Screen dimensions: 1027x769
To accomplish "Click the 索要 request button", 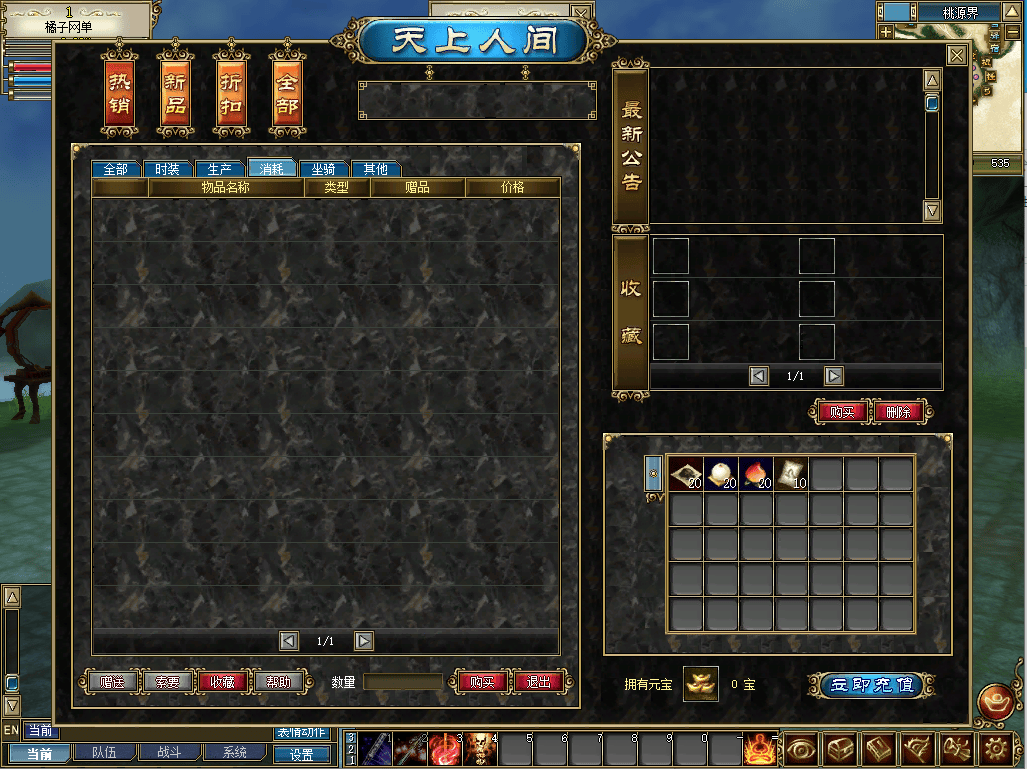I will [167, 682].
